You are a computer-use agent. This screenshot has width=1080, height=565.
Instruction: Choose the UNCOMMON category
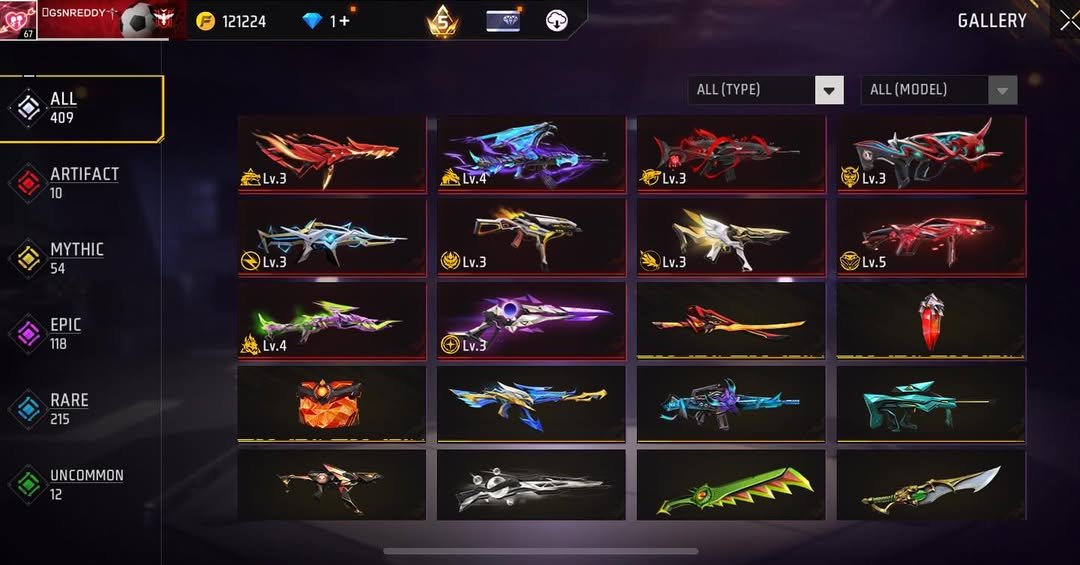click(x=84, y=484)
